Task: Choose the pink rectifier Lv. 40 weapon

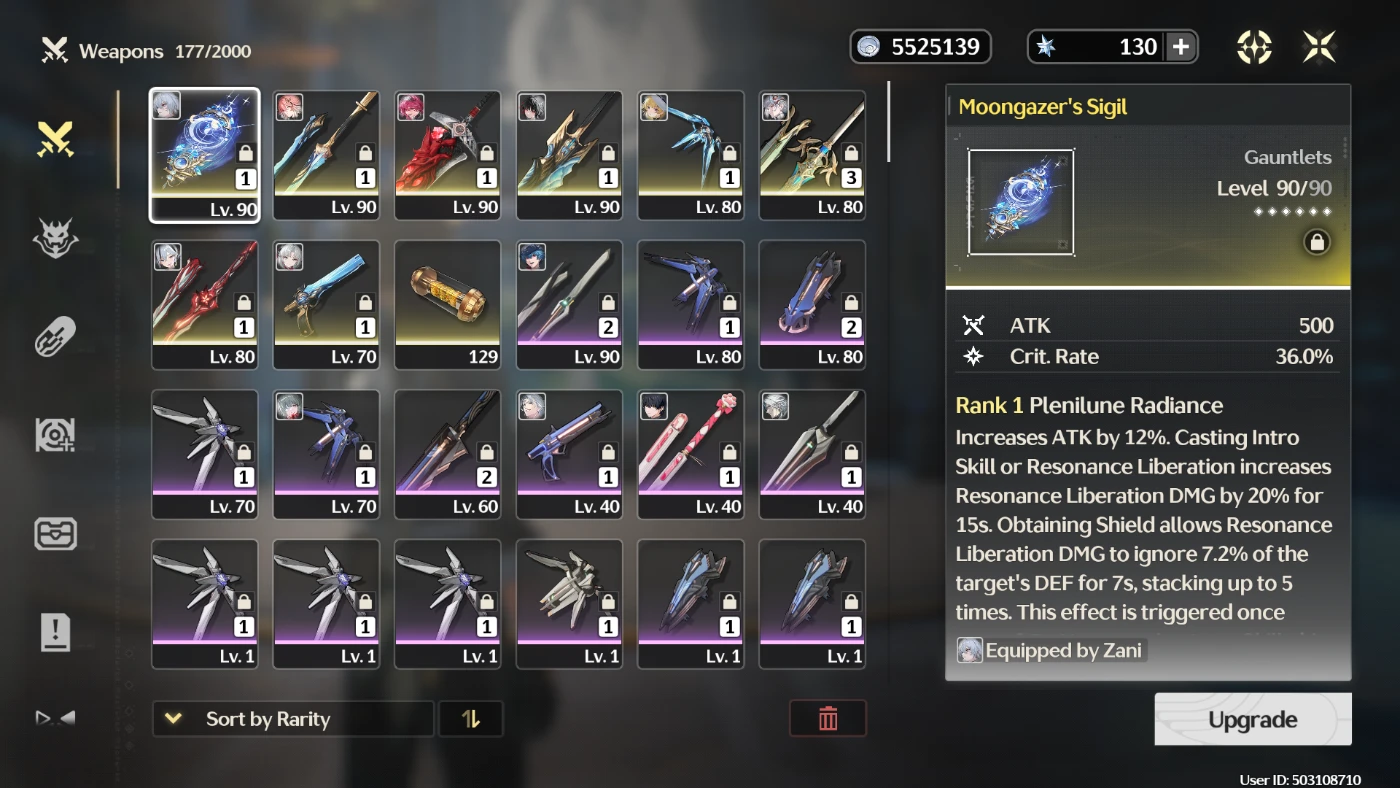Action: (x=691, y=455)
